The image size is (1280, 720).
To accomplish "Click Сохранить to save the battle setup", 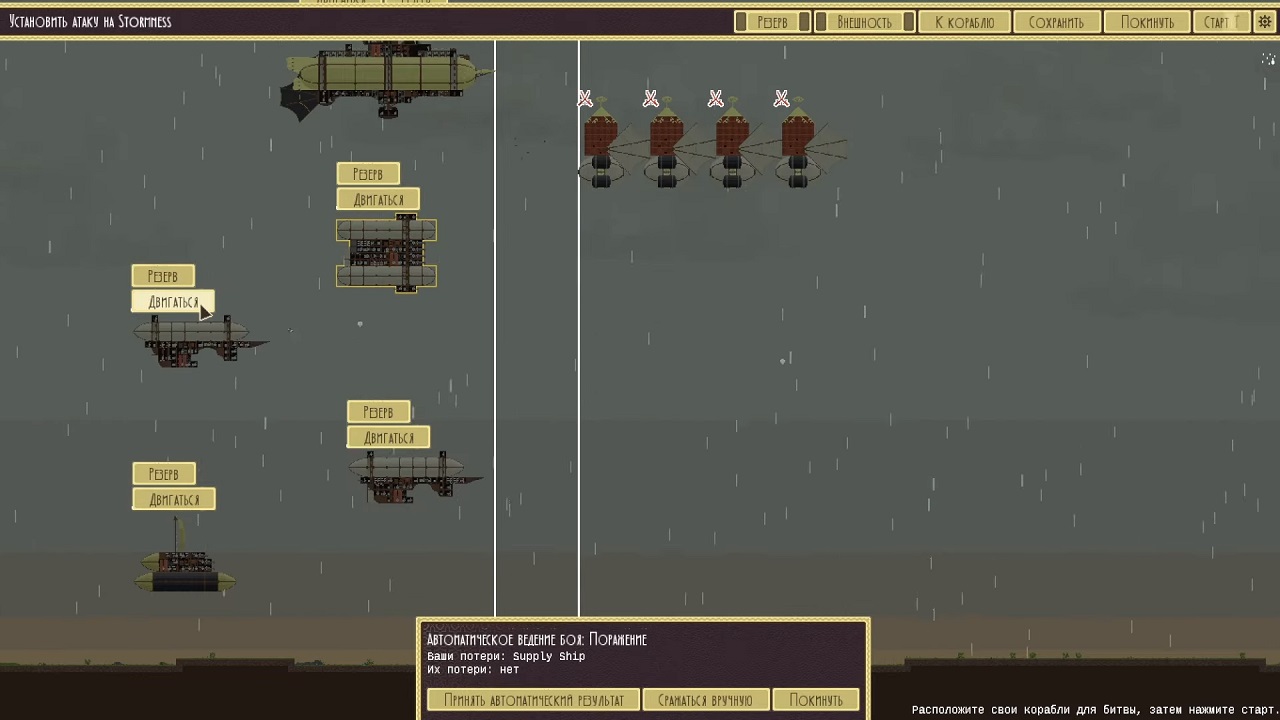I will (x=1057, y=21).
